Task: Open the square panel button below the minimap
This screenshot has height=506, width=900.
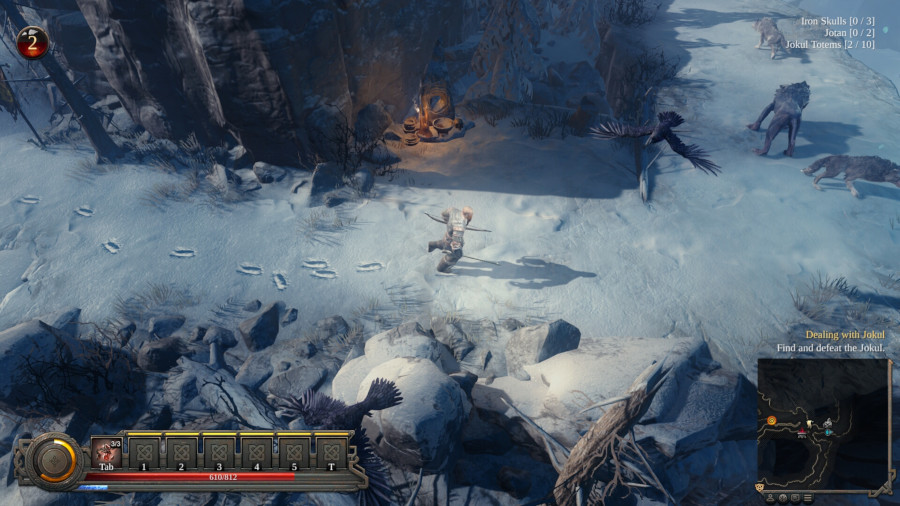Action: click(x=795, y=497)
